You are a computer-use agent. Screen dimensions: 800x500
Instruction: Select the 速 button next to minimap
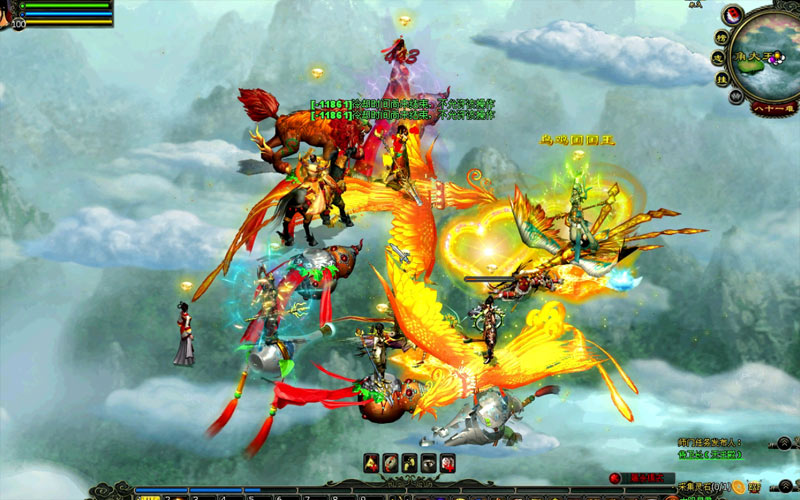click(717, 56)
